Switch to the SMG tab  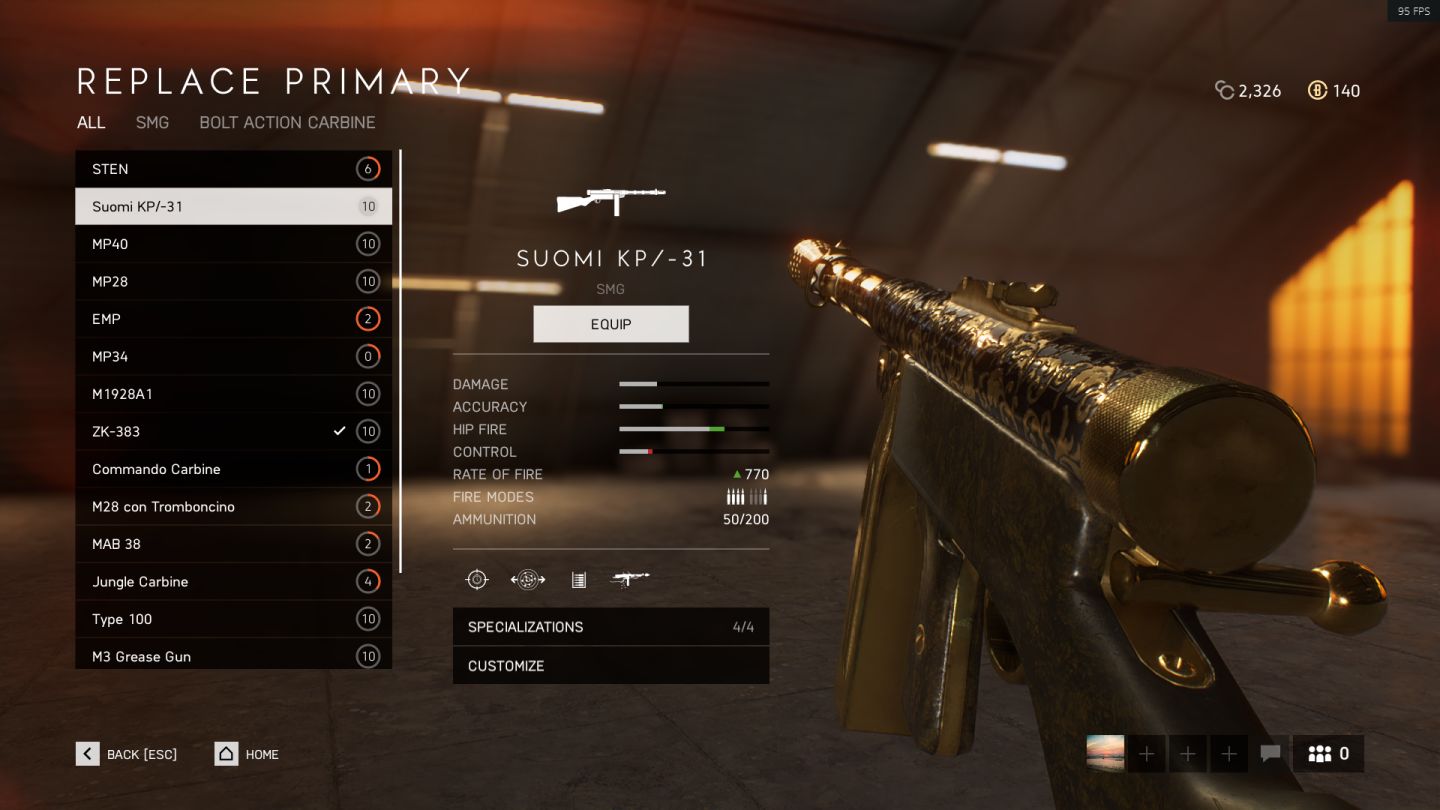[152, 122]
